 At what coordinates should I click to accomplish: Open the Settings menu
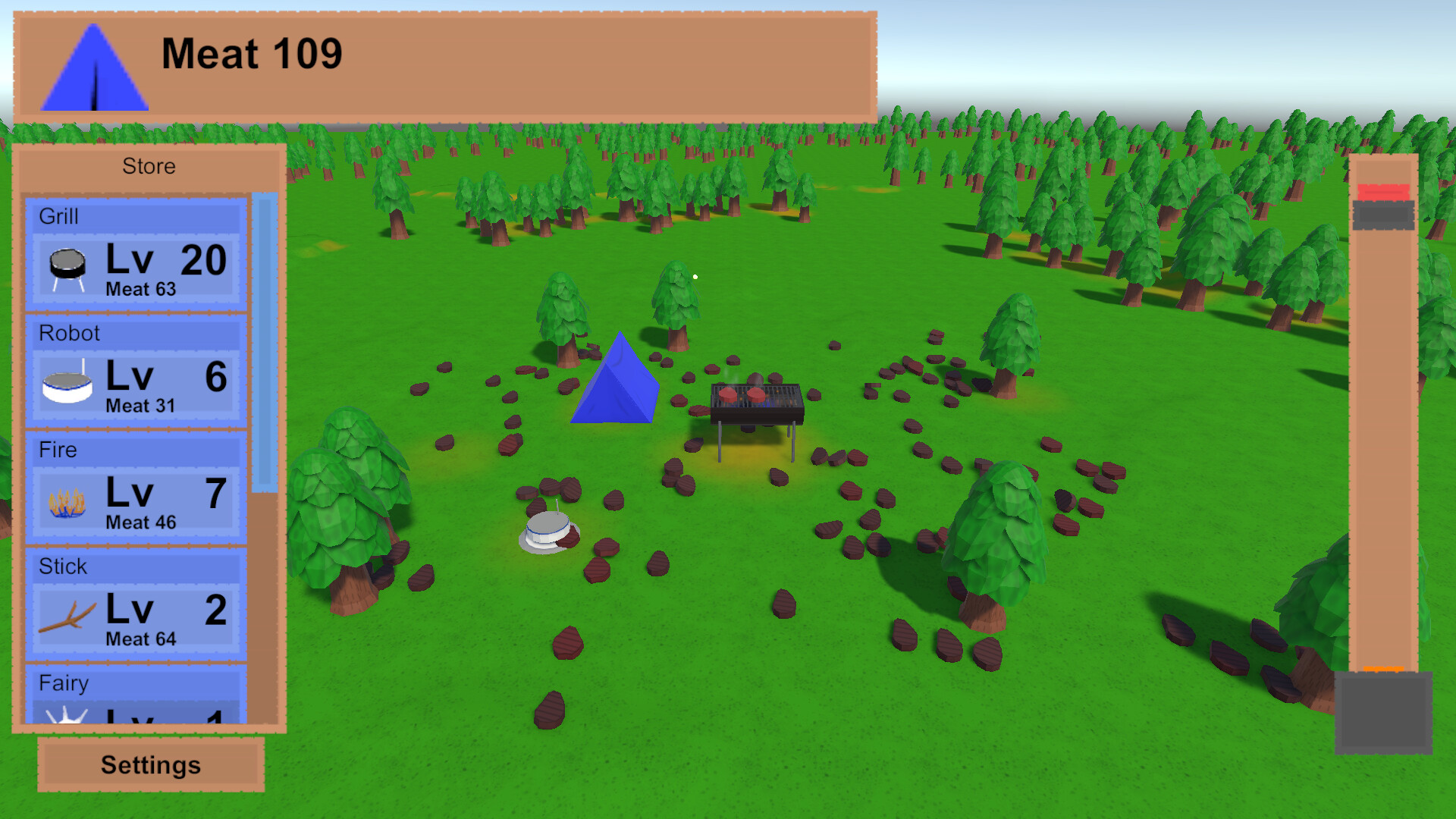point(149,764)
